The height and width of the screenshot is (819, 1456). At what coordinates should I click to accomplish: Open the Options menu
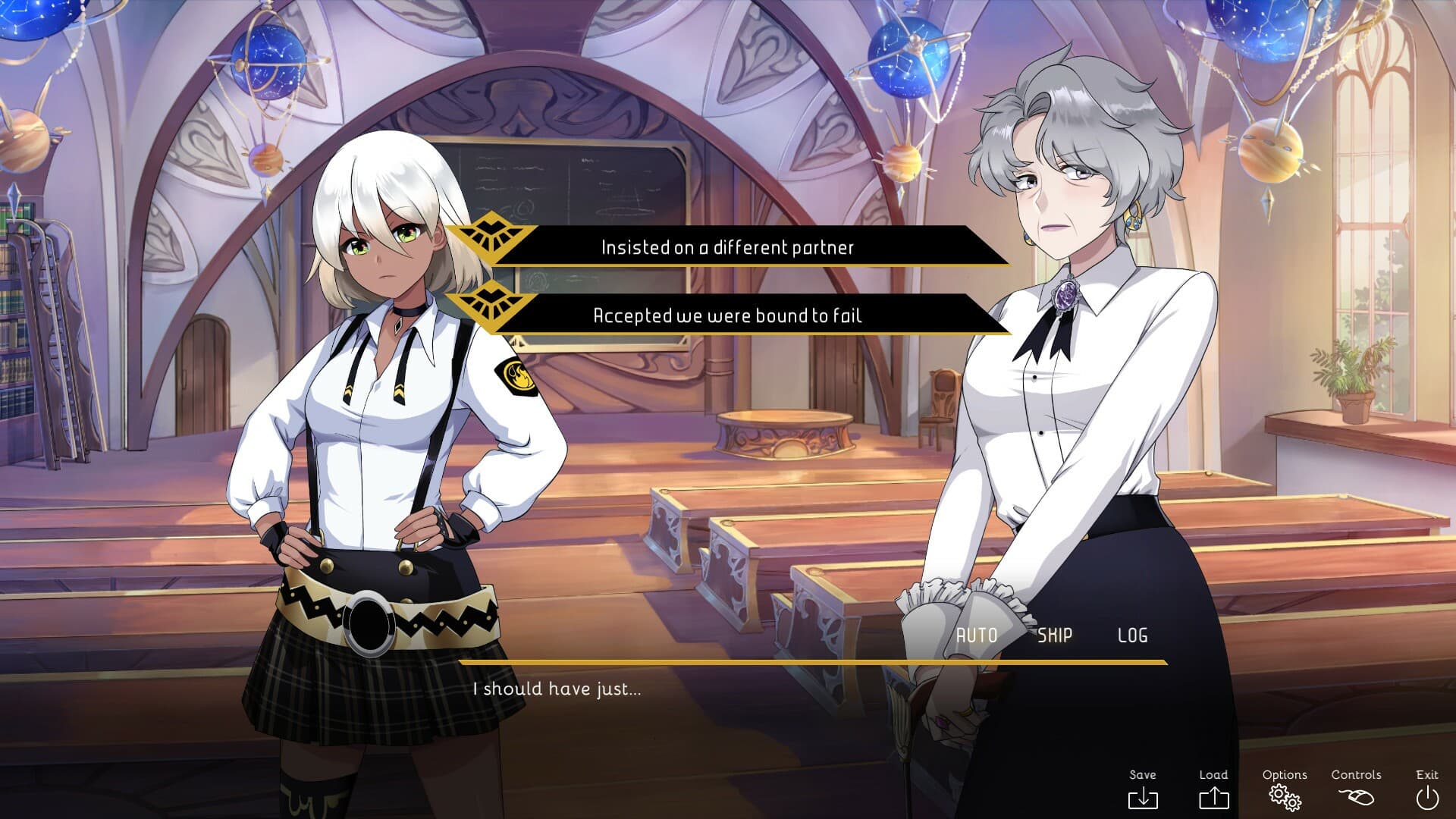(1285, 789)
